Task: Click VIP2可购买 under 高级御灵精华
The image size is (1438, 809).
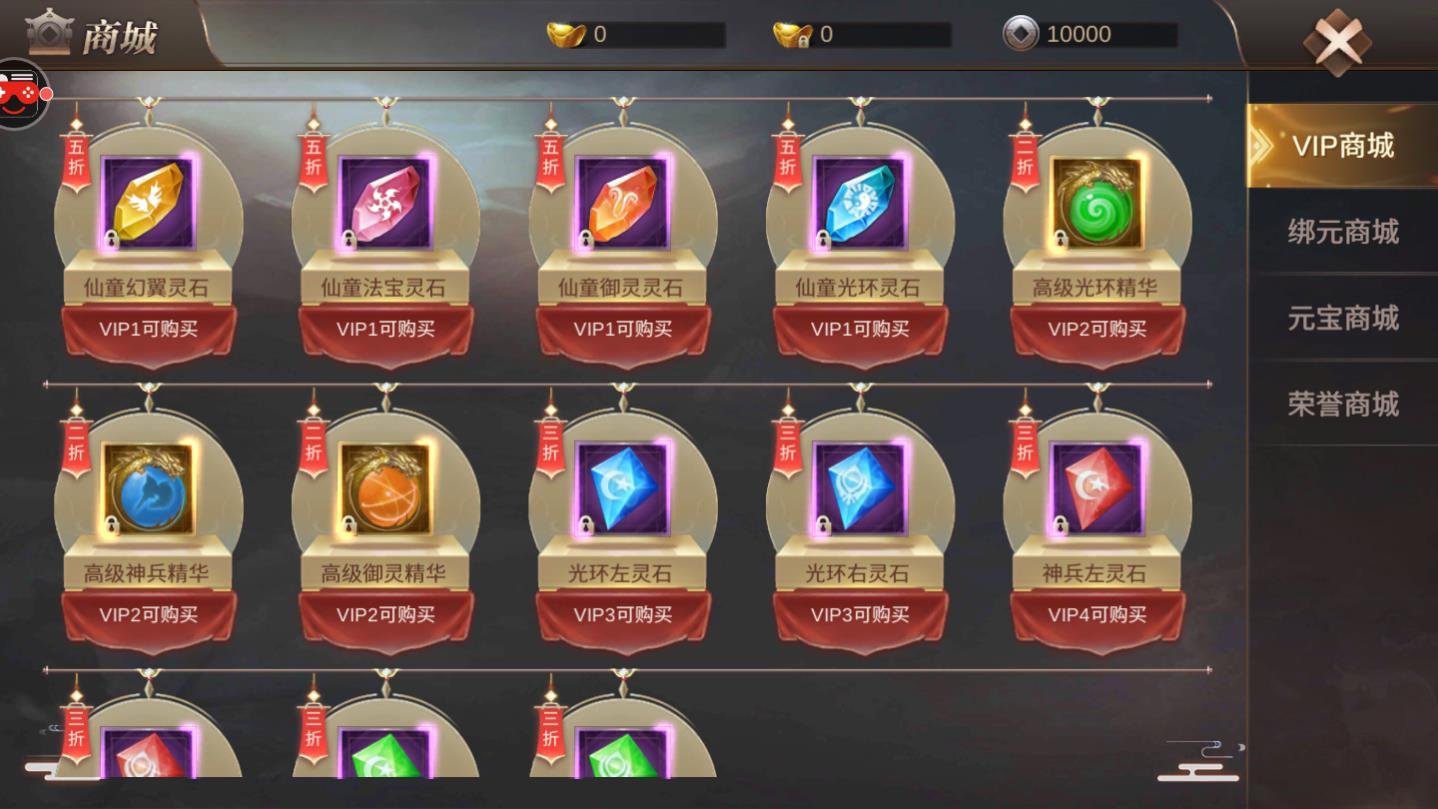Action: 386,614
